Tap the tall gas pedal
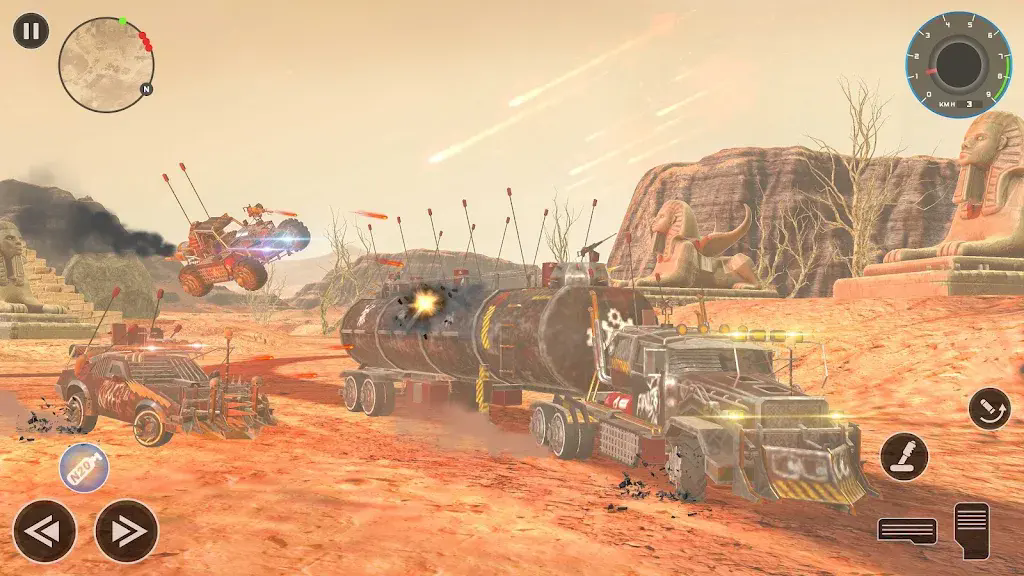This screenshot has width=1024, height=576. pos(971,530)
